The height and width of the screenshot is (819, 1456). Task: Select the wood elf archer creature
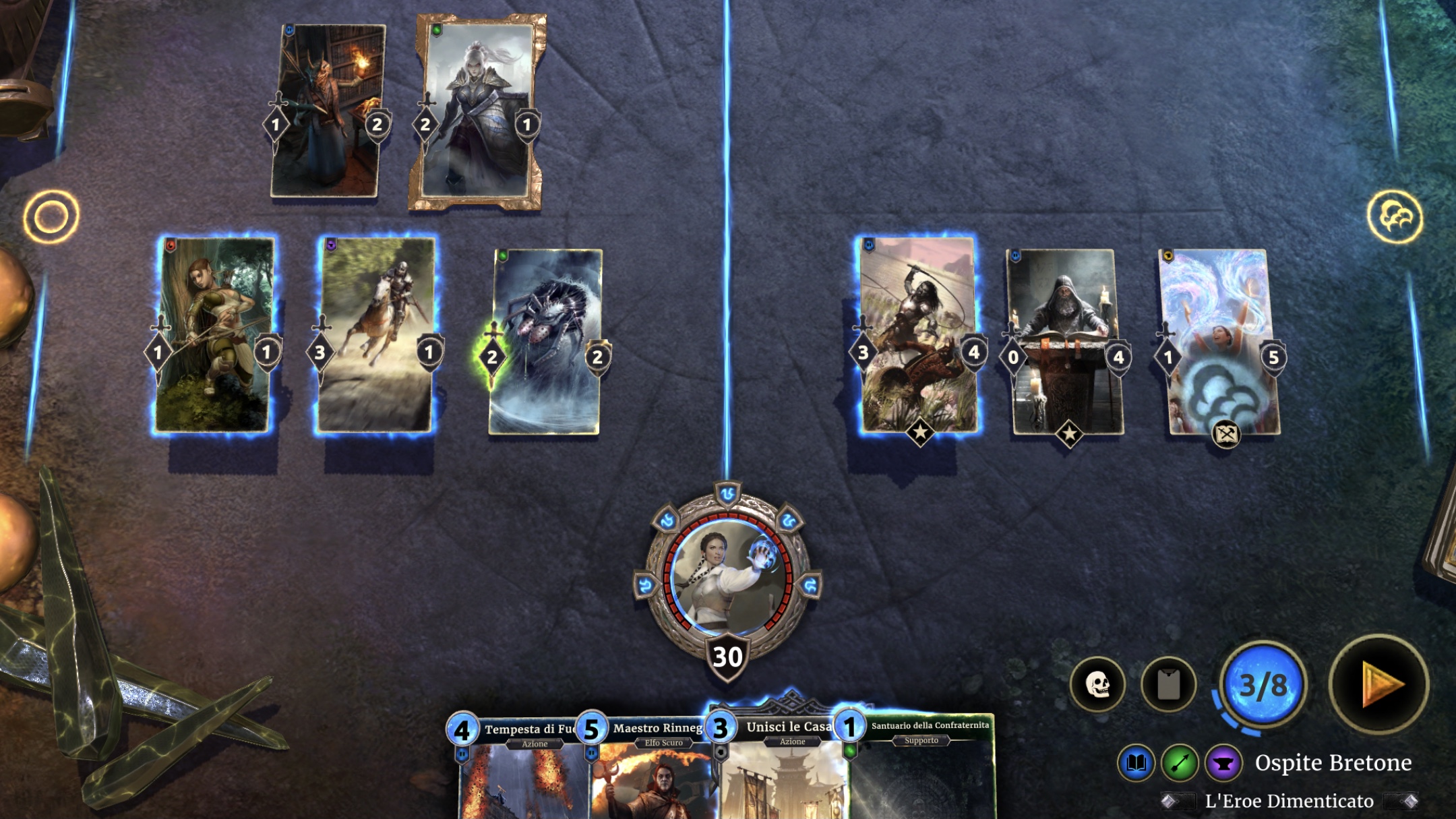click(x=214, y=335)
